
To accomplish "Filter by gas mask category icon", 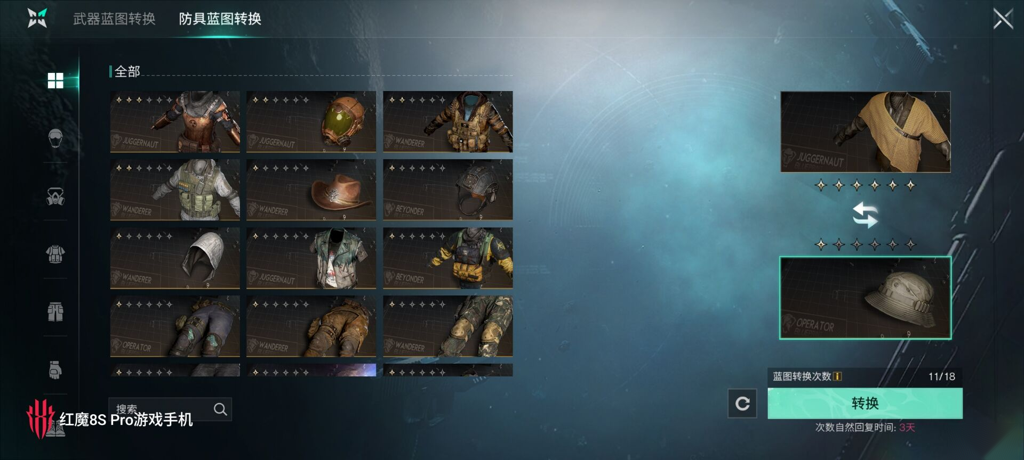I will 56,196.
